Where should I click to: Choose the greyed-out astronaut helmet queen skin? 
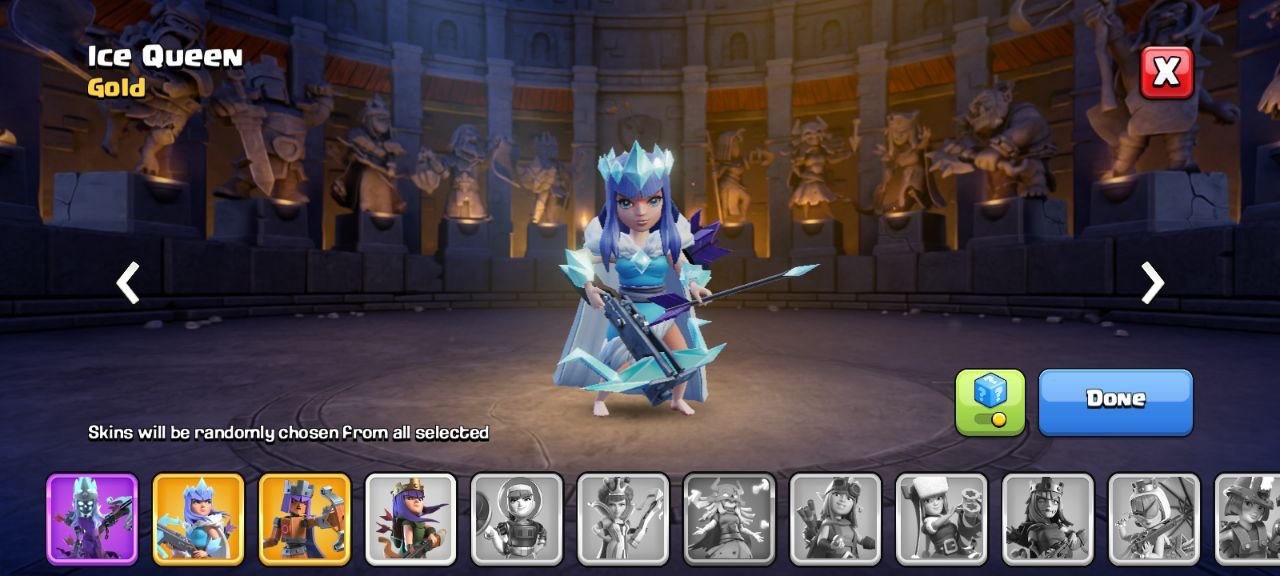tap(516, 518)
